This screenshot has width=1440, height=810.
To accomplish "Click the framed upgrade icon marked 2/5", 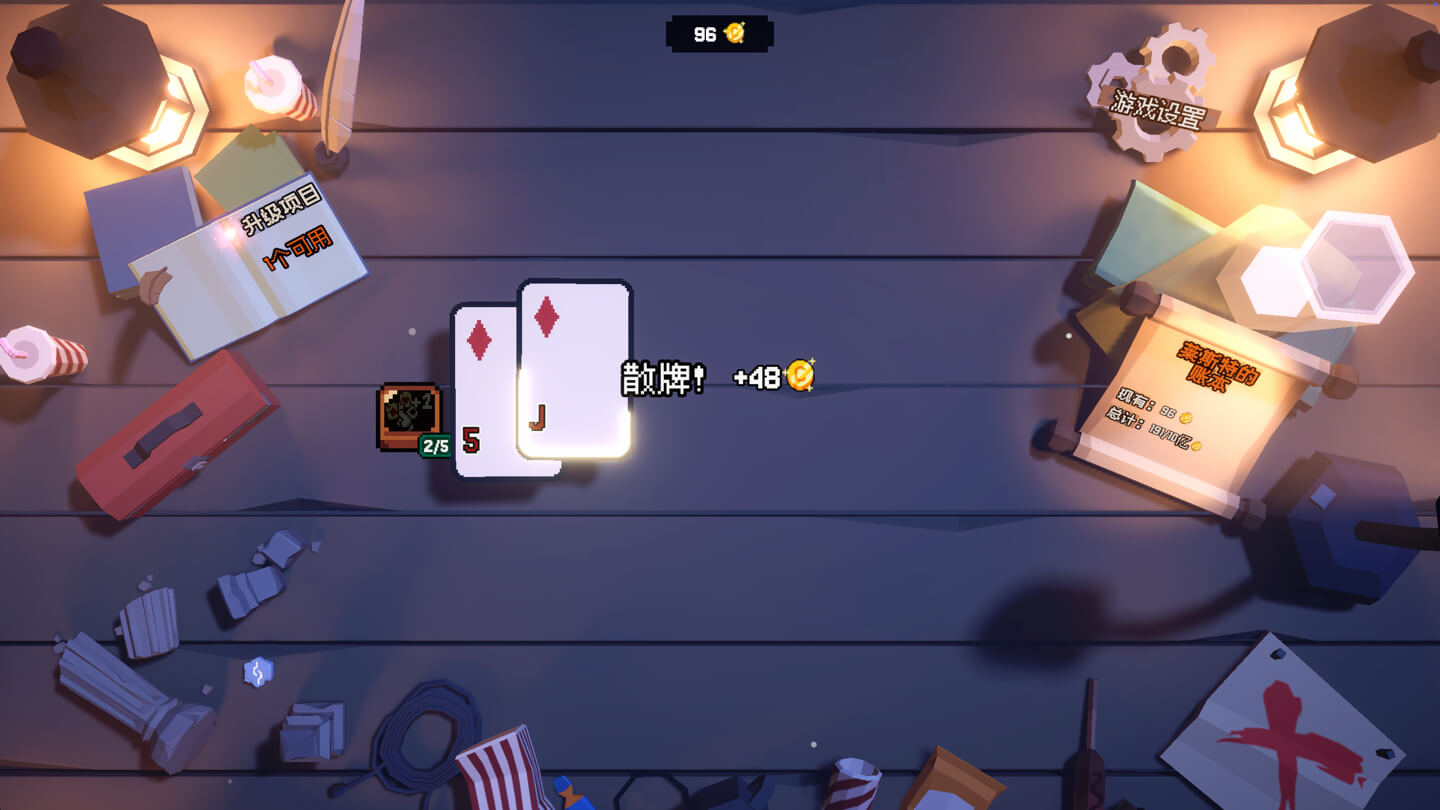I will tap(409, 416).
